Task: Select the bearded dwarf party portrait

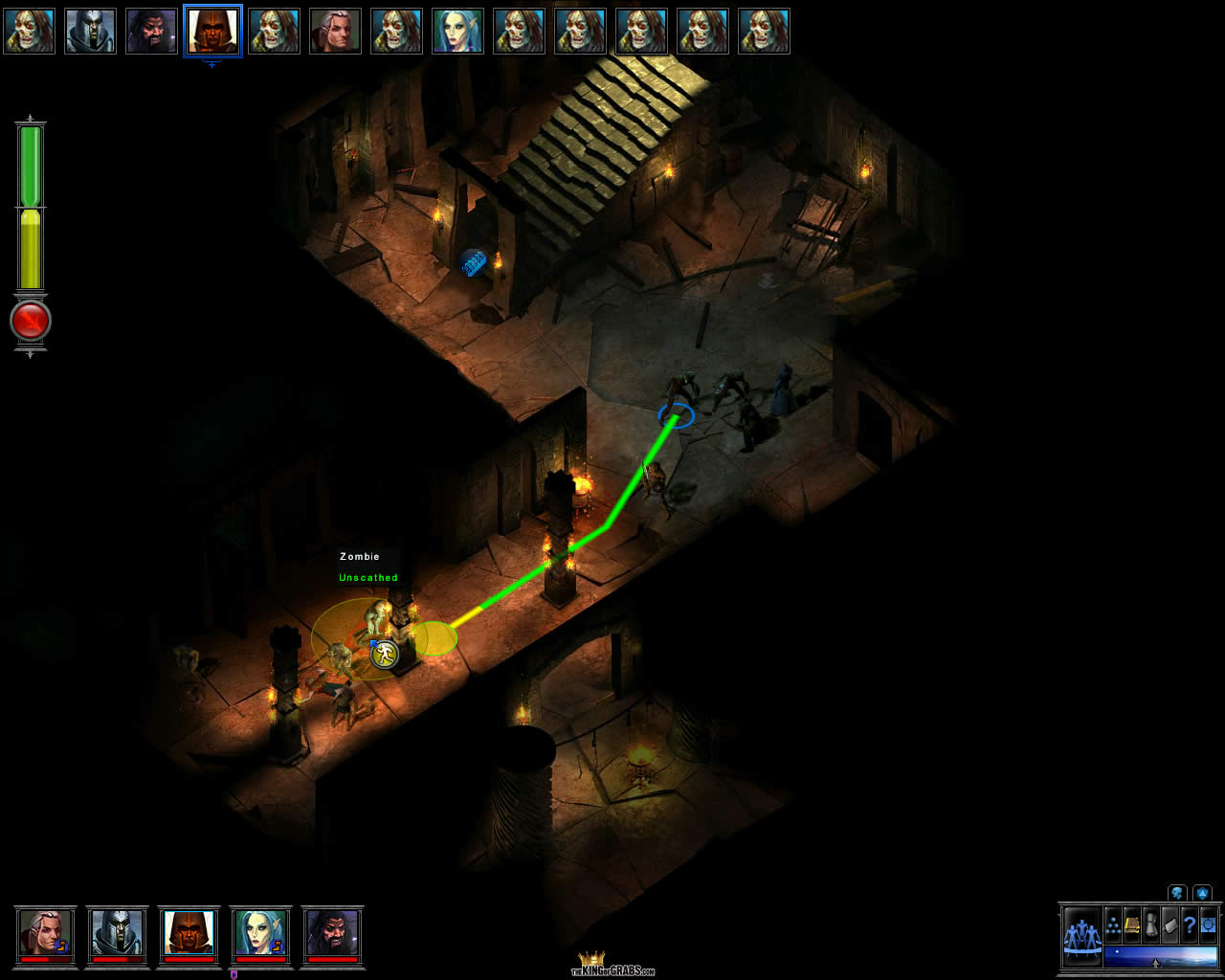Action: click(332, 933)
